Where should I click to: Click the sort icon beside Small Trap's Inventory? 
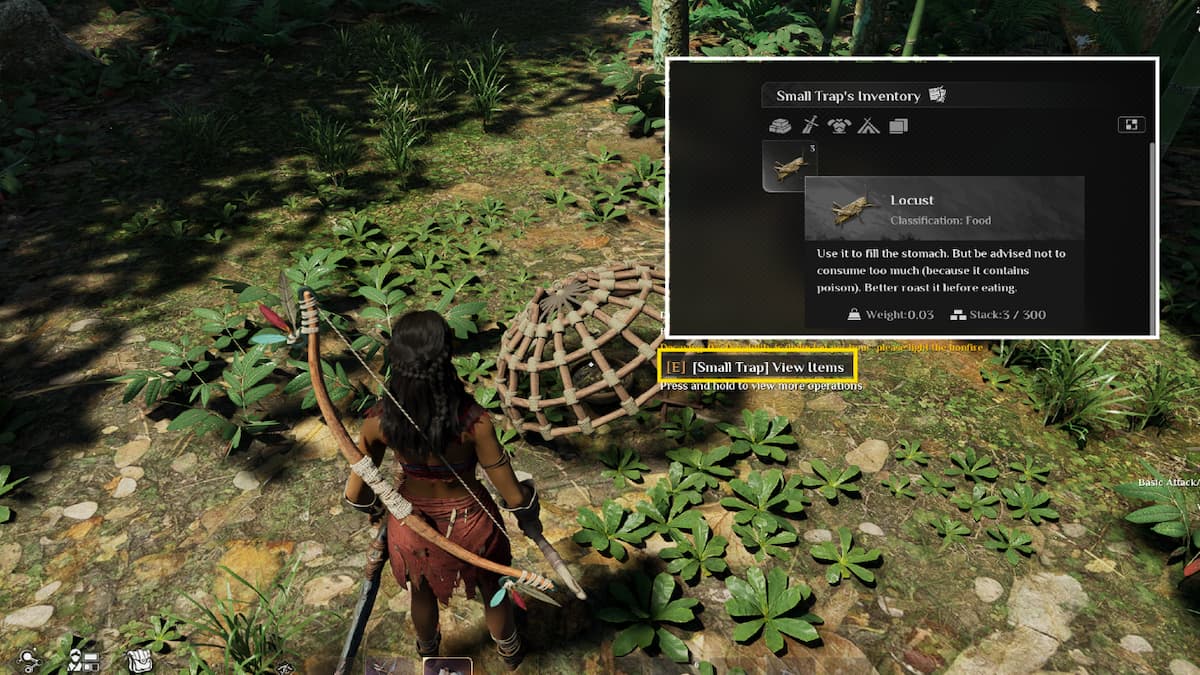[937, 95]
